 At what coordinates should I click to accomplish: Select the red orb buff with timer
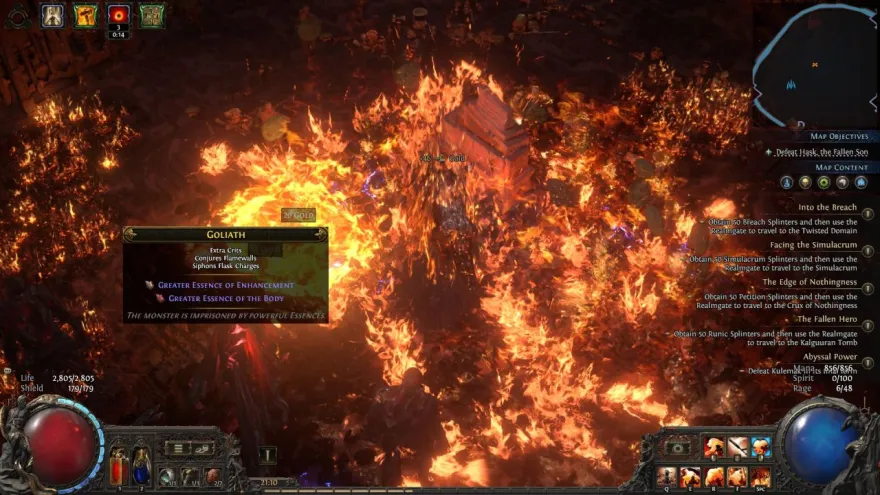click(119, 15)
